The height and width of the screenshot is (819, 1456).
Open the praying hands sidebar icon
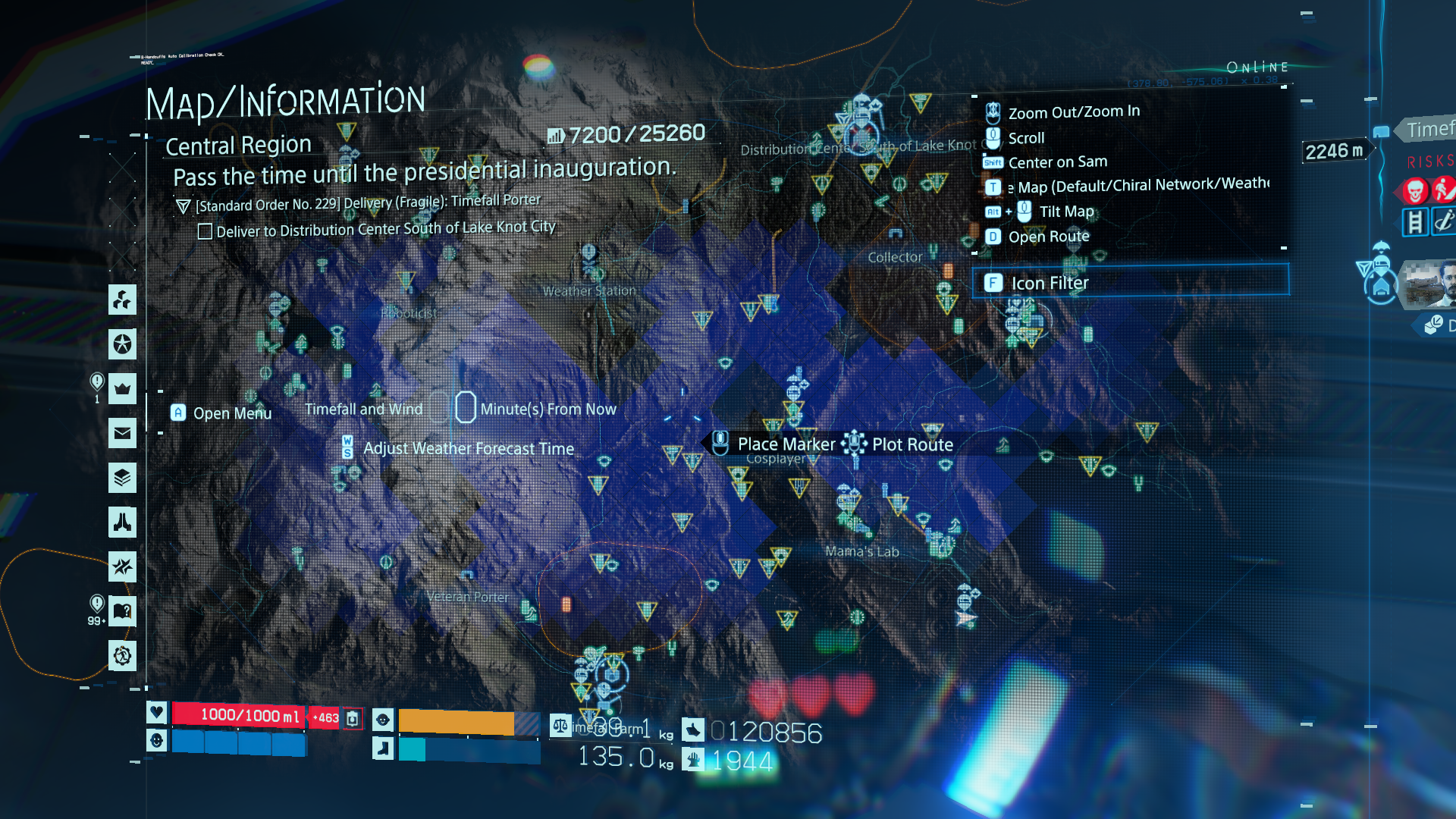click(122, 522)
